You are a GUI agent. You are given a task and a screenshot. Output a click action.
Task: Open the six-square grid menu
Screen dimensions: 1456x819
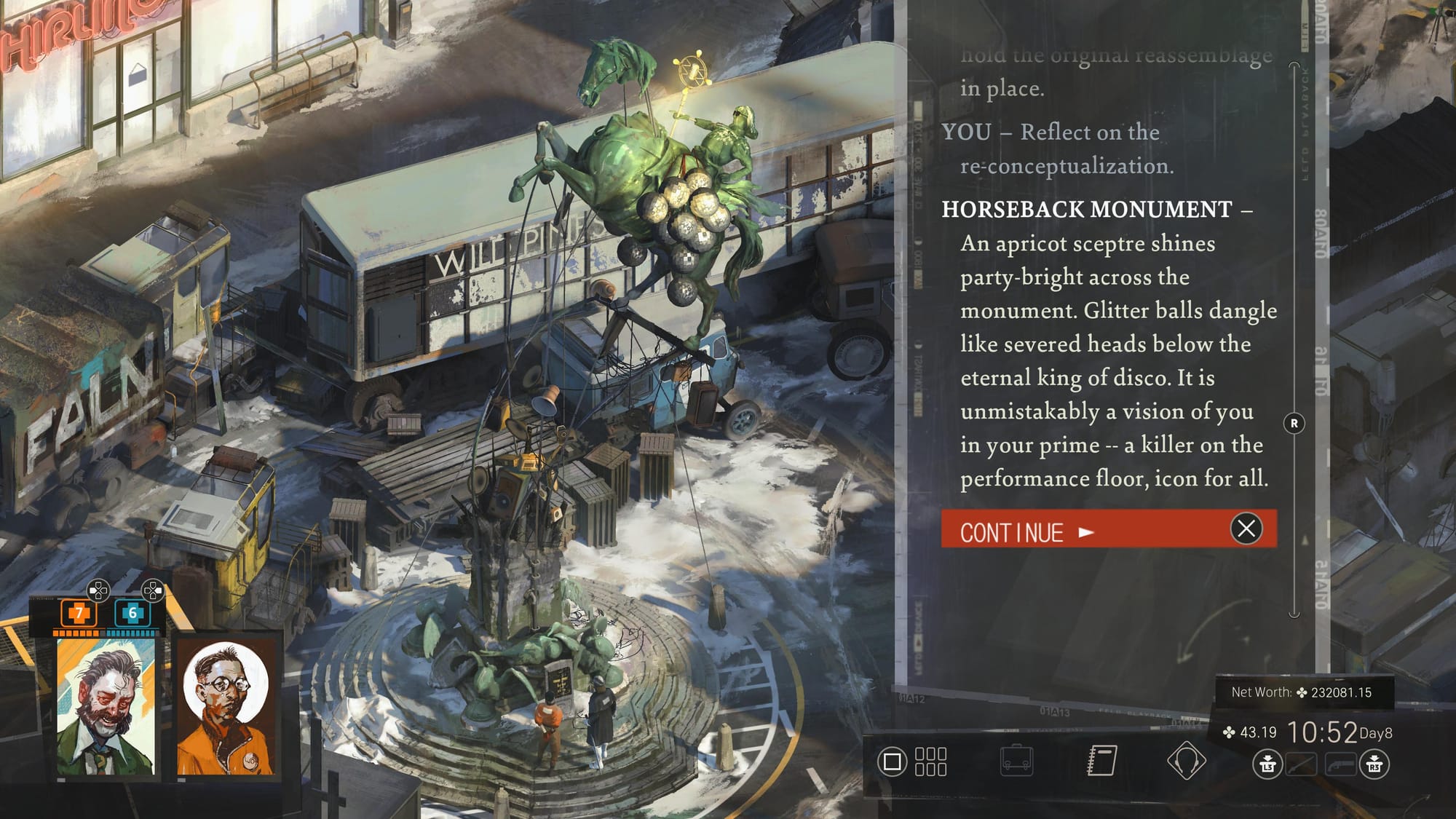(930, 761)
